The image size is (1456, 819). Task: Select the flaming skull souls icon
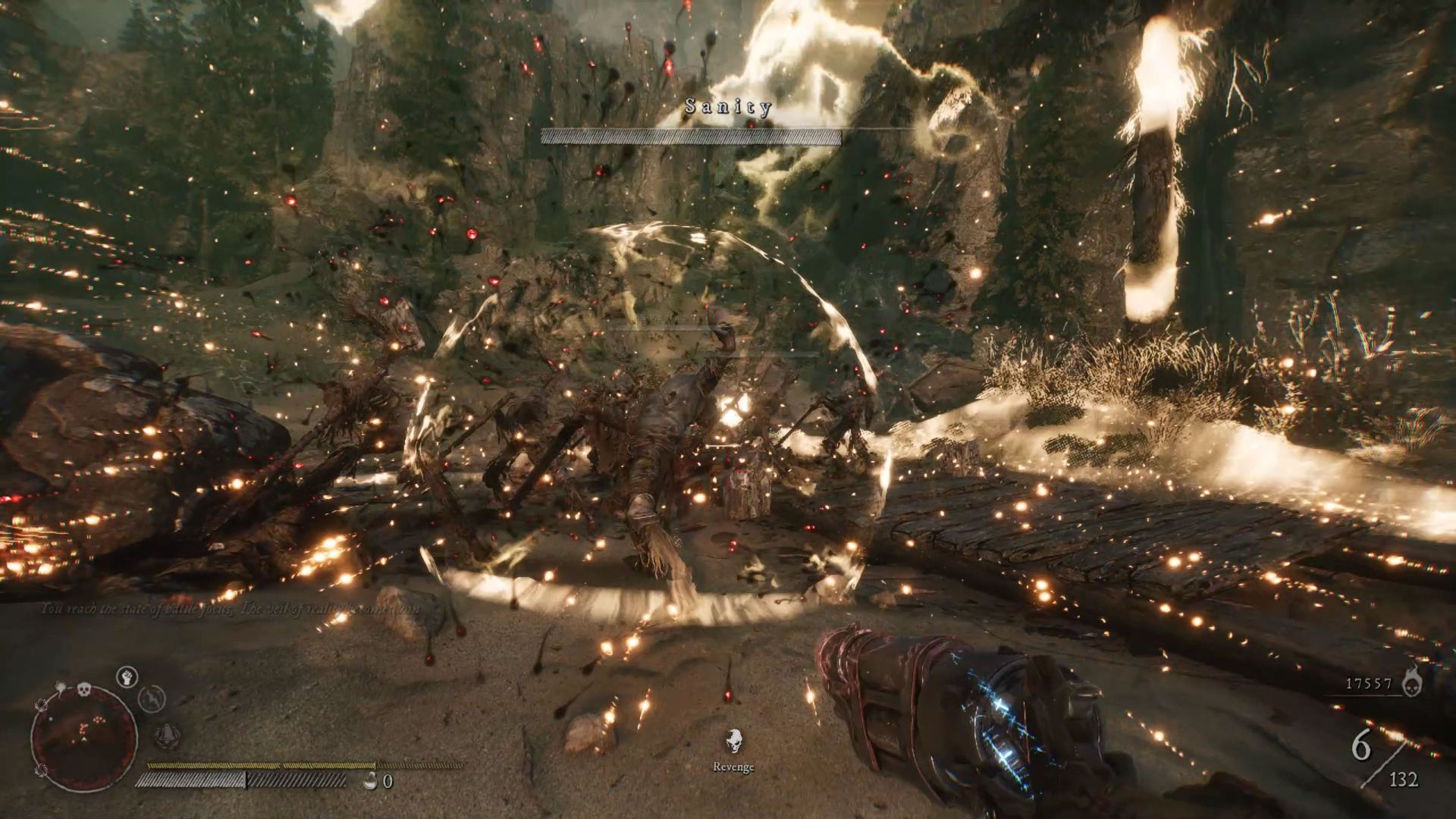coord(1412,682)
